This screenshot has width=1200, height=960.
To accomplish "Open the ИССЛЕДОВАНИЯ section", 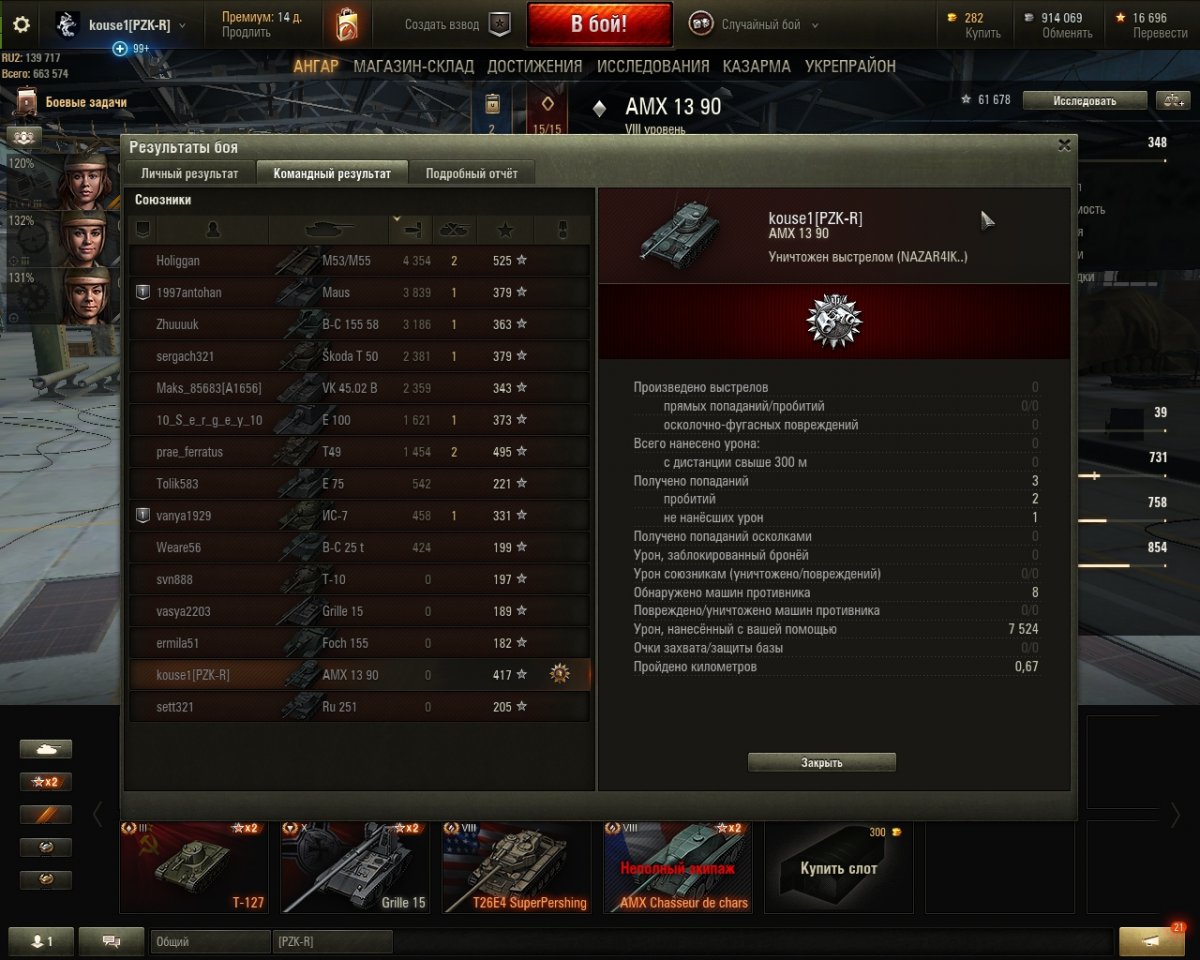I will (653, 66).
